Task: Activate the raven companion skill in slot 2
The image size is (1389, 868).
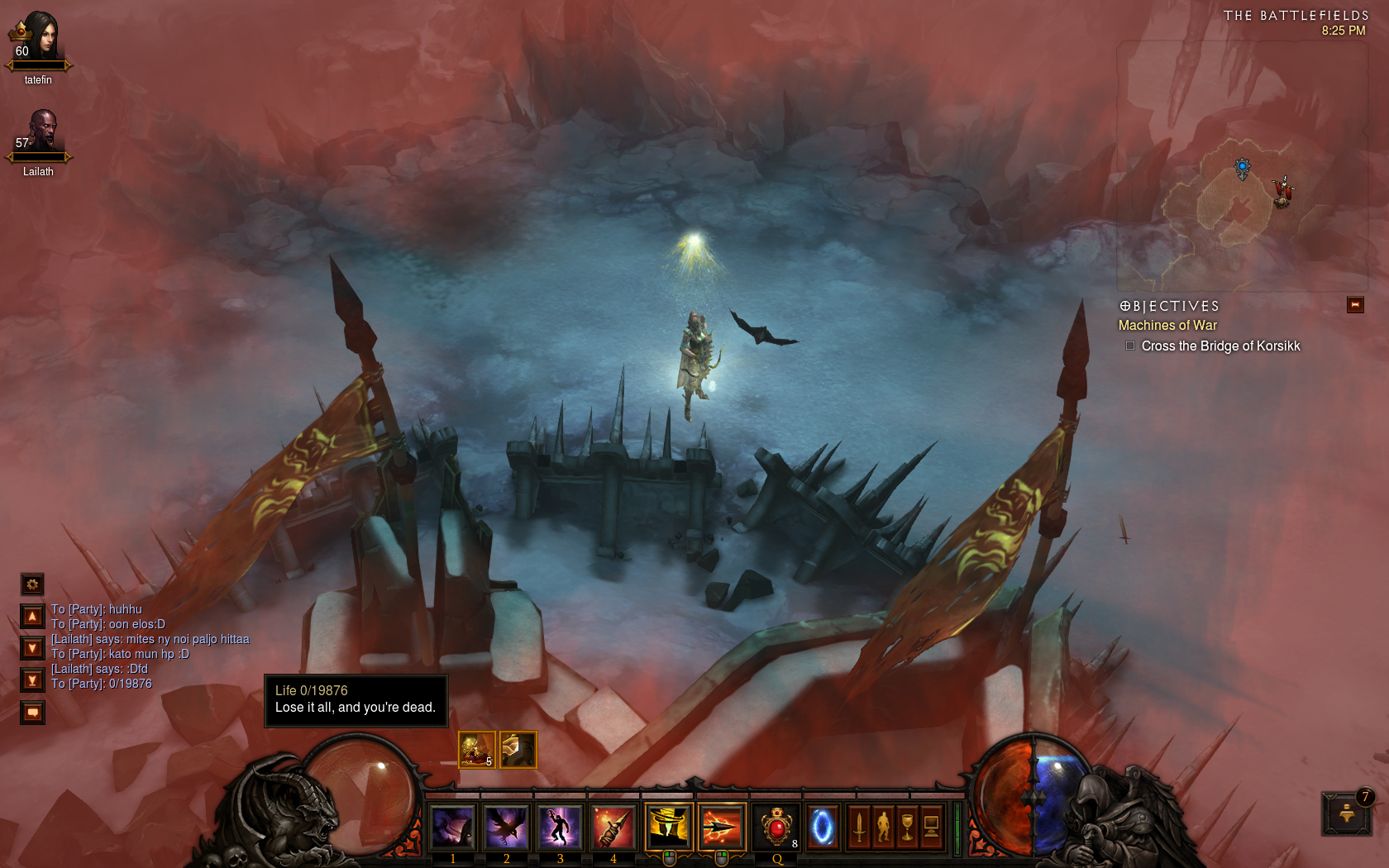Action: [x=506, y=827]
